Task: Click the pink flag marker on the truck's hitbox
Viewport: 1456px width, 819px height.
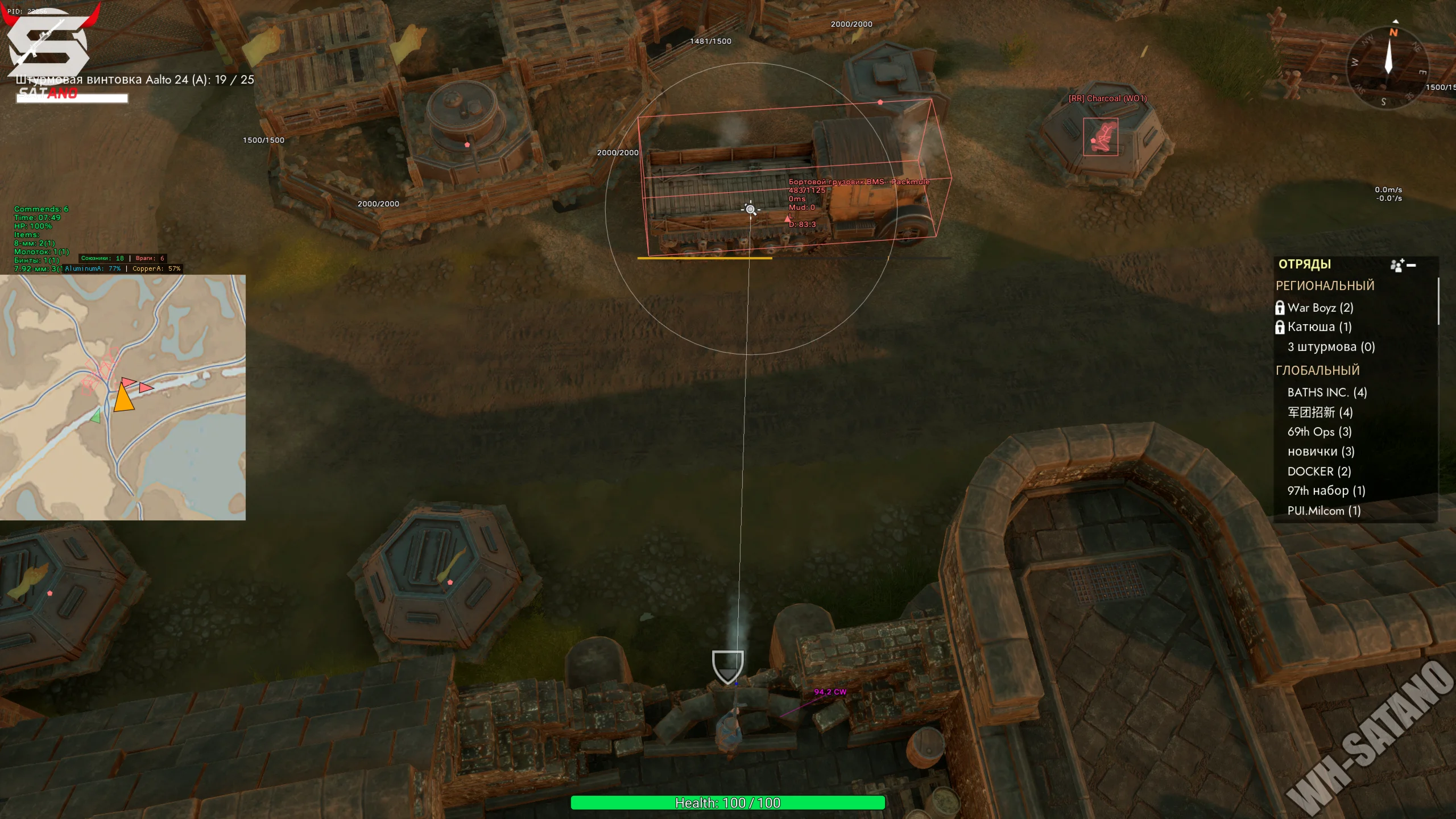Action: pos(879,102)
